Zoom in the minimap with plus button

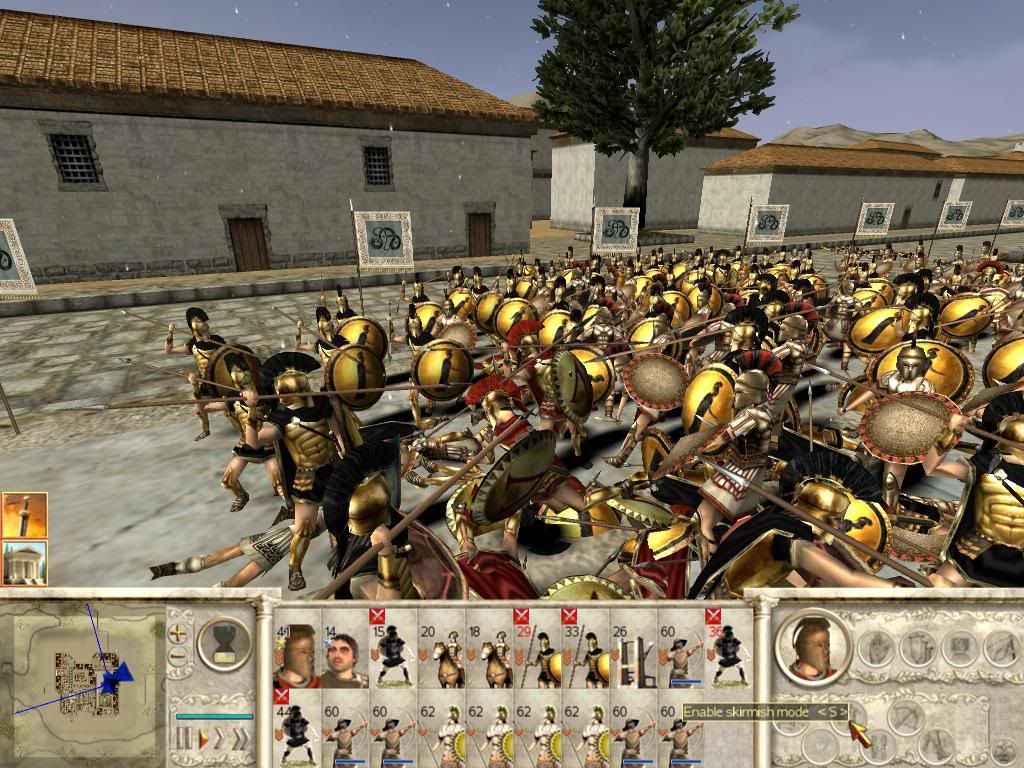tap(178, 634)
